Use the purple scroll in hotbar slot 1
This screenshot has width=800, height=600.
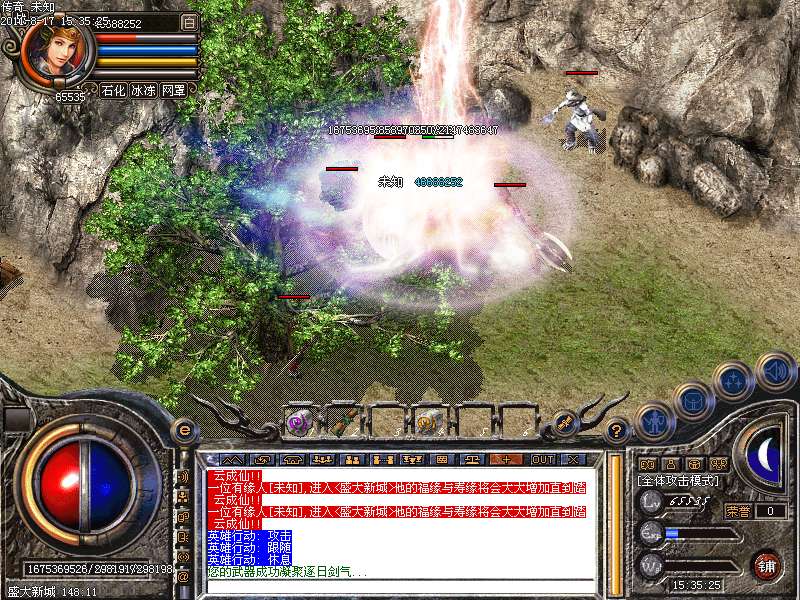298,422
